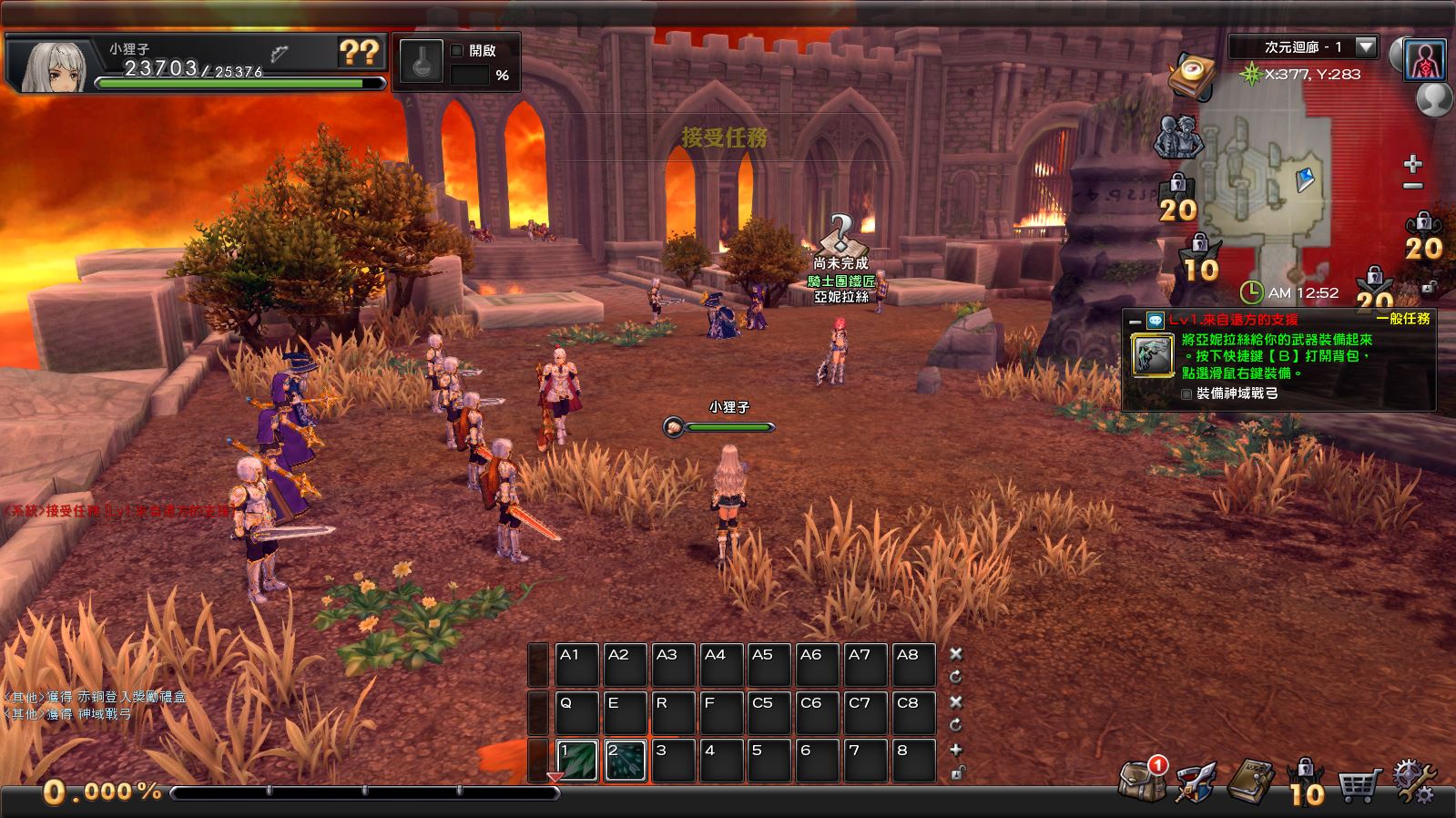Collapse the quest tracker panel

(1135, 321)
